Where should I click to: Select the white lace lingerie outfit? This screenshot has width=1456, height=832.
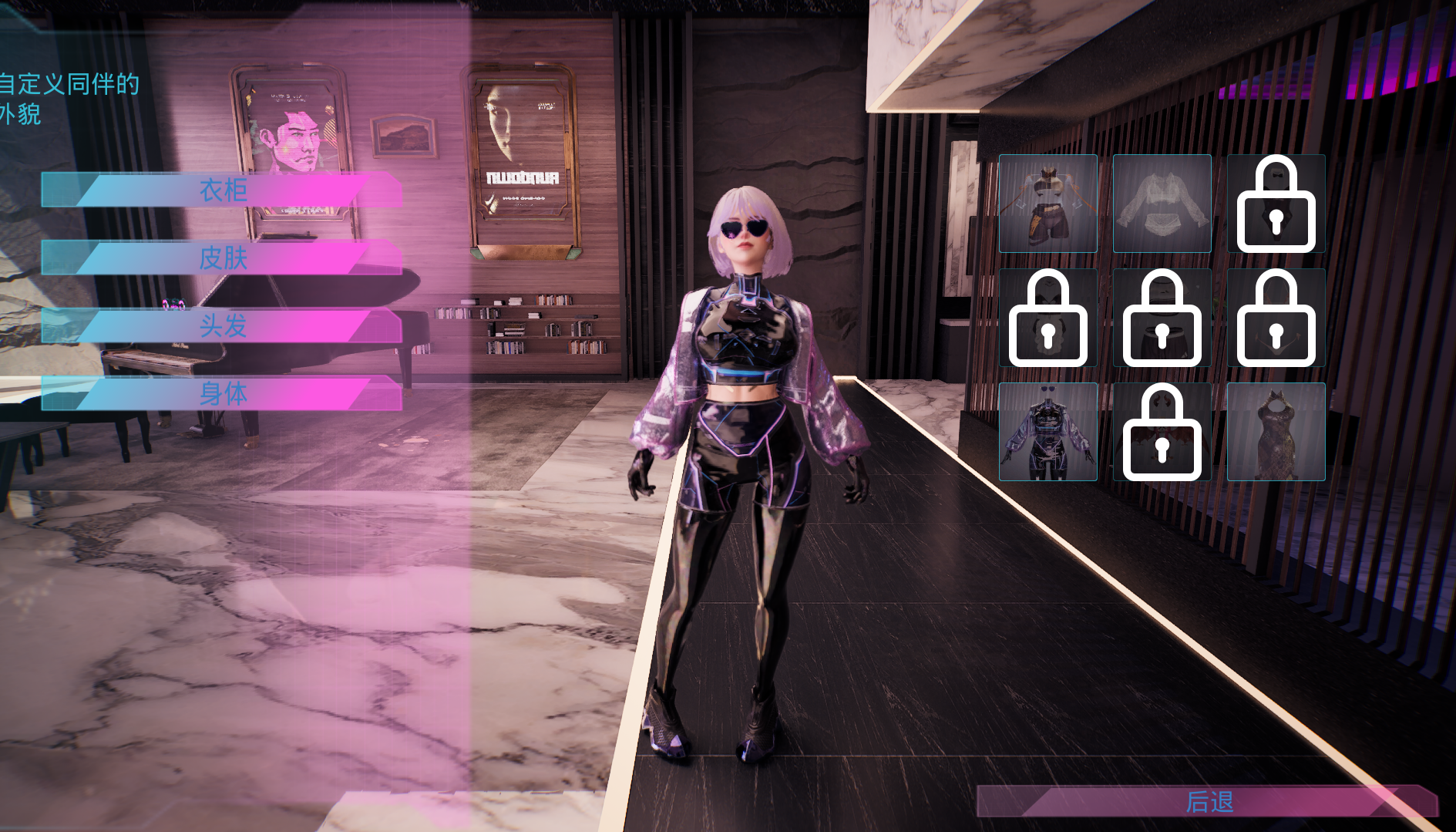pyautogui.click(x=1162, y=204)
